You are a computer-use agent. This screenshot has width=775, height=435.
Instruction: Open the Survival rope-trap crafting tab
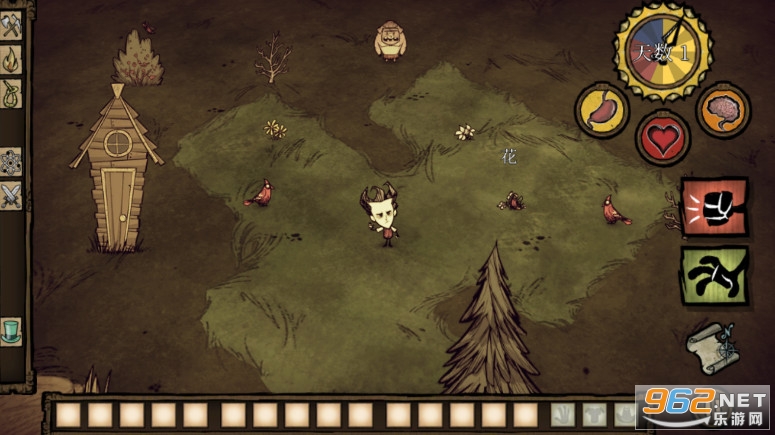coord(12,95)
